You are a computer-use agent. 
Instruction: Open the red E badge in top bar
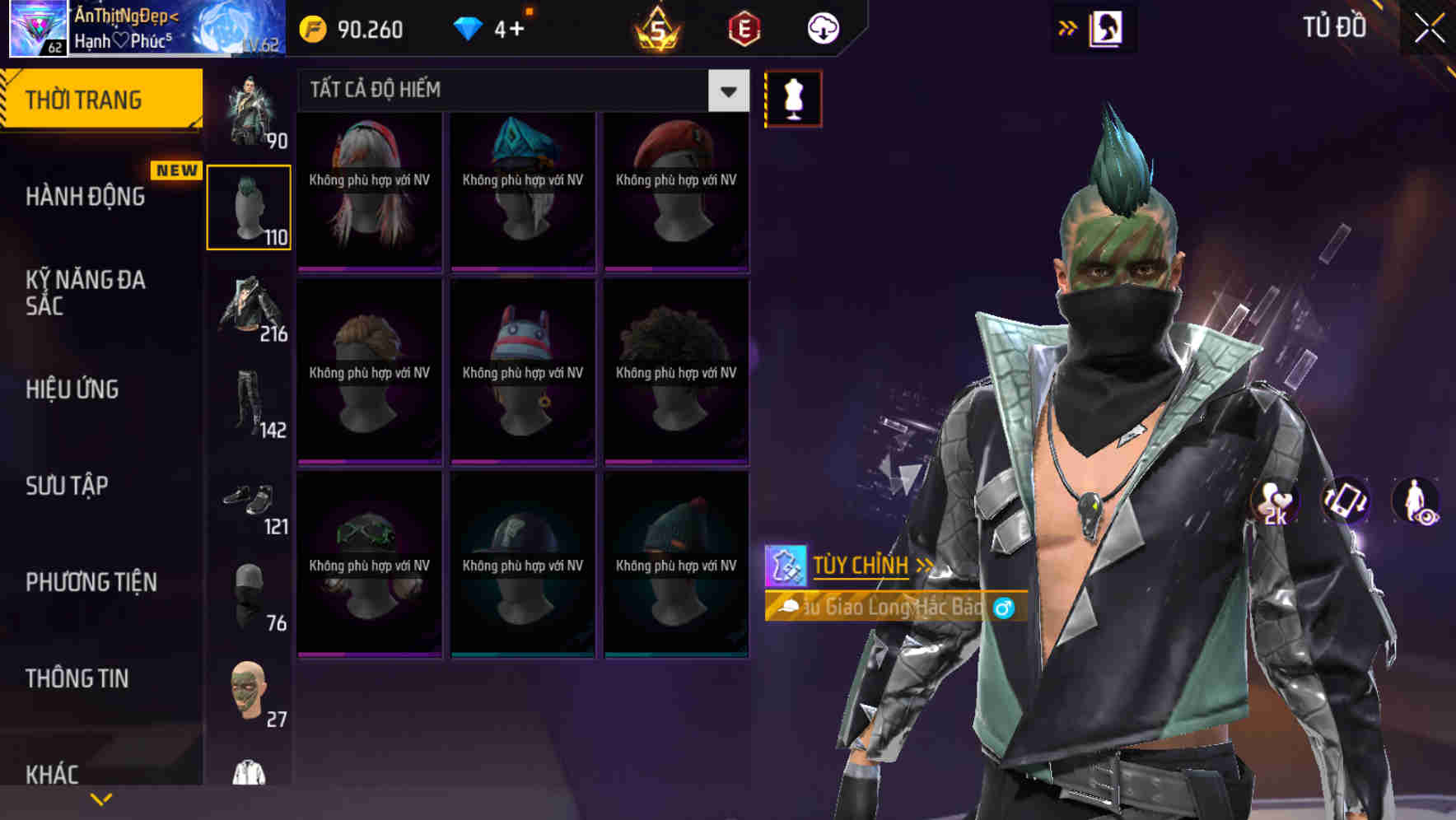point(744,27)
